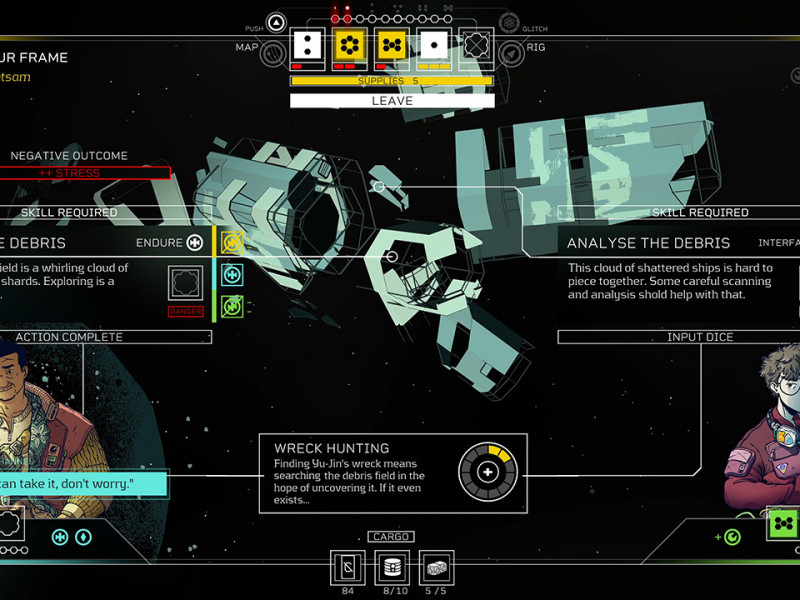The image size is (800, 600).
Task: Open the Rig panel
Action: pos(510,53)
